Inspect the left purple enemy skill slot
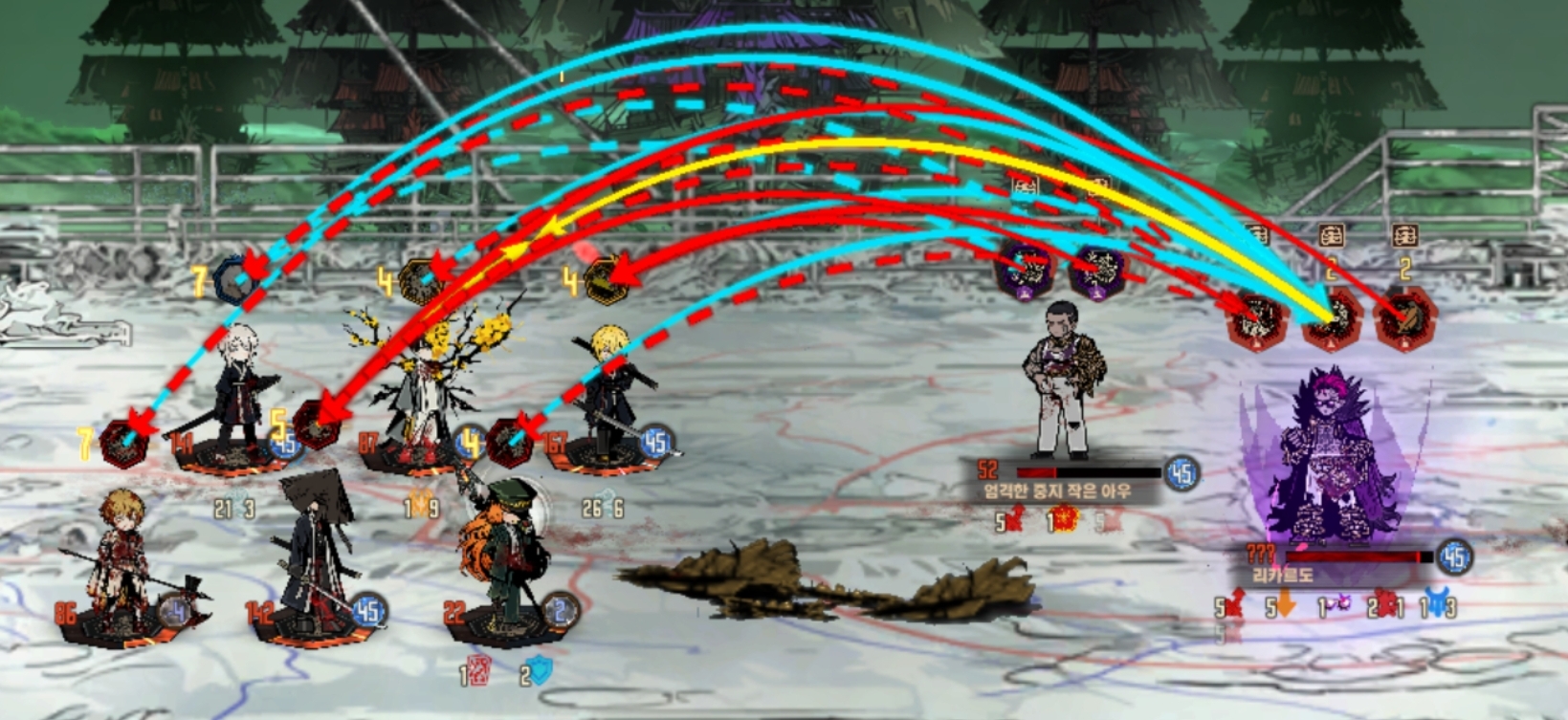This screenshot has width=1568, height=720. [x=1023, y=269]
